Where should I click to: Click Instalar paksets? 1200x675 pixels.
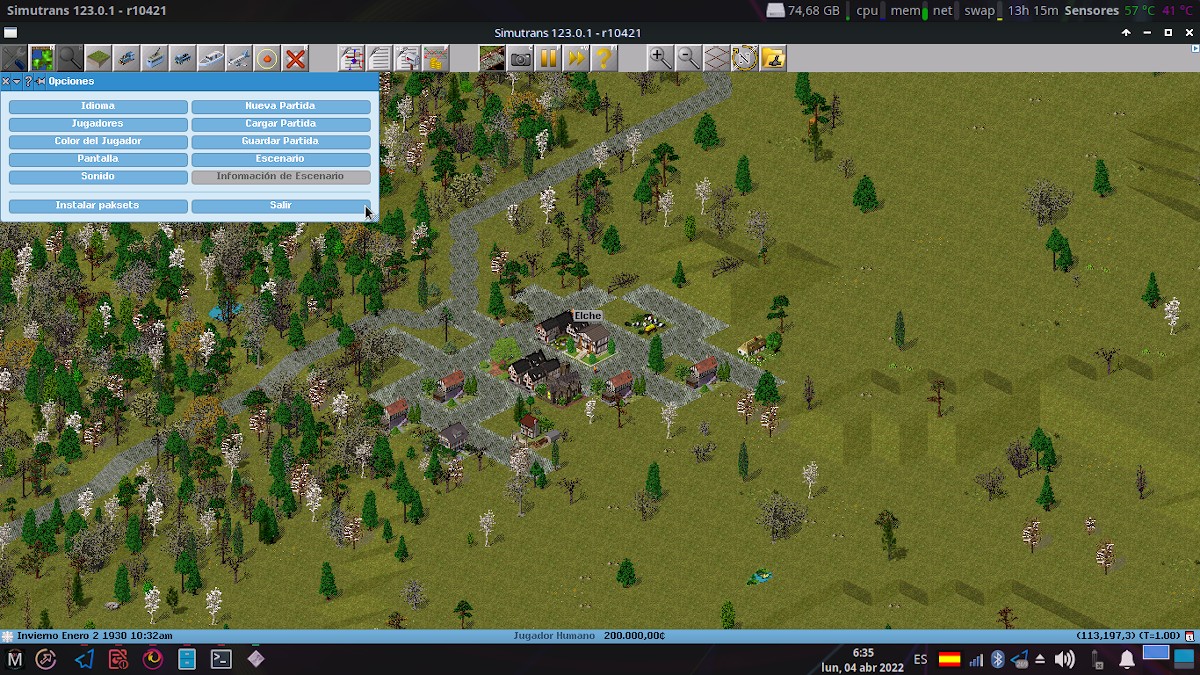tap(98, 205)
